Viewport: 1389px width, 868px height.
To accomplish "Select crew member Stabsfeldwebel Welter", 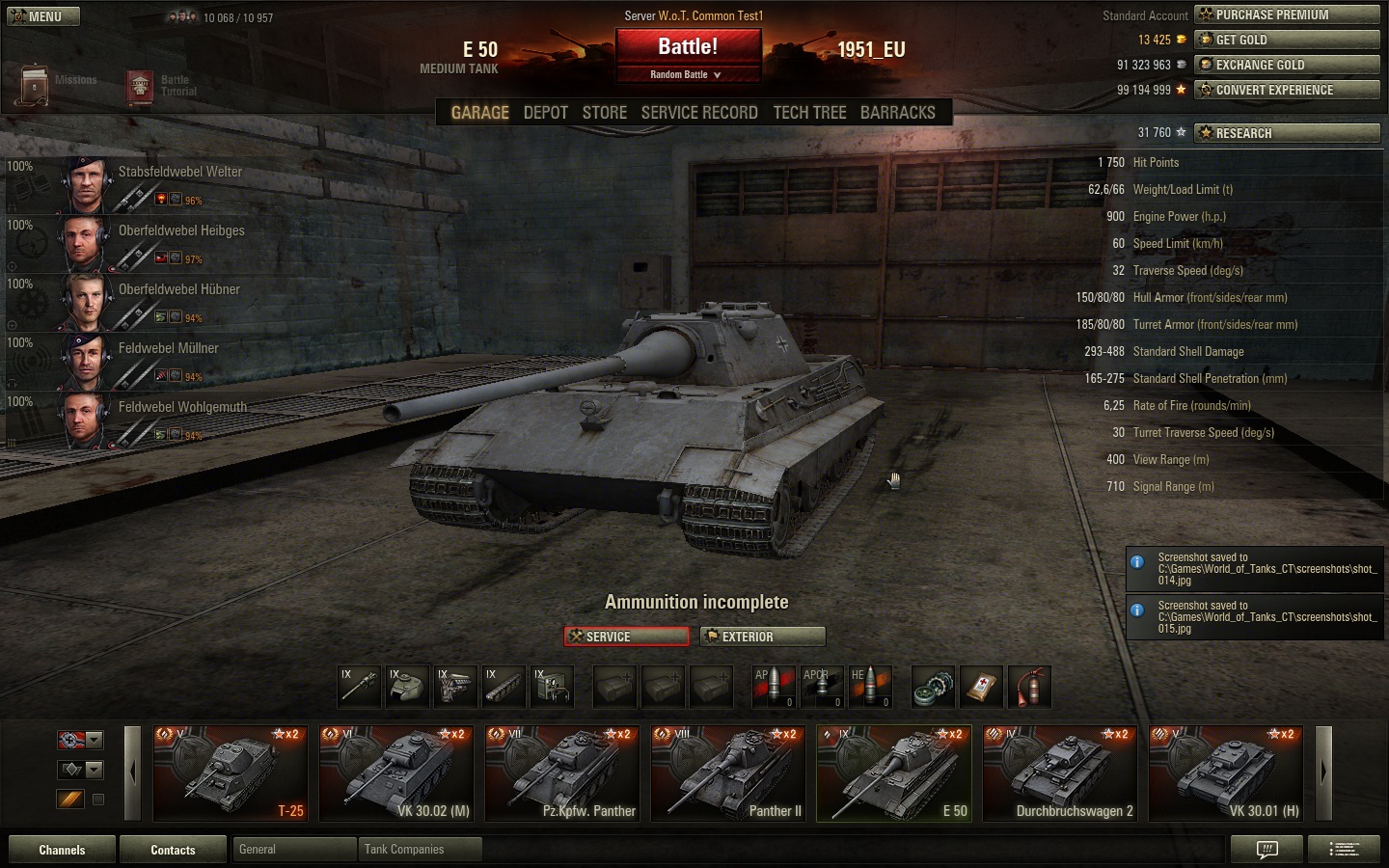I will [x=180, y=172].
